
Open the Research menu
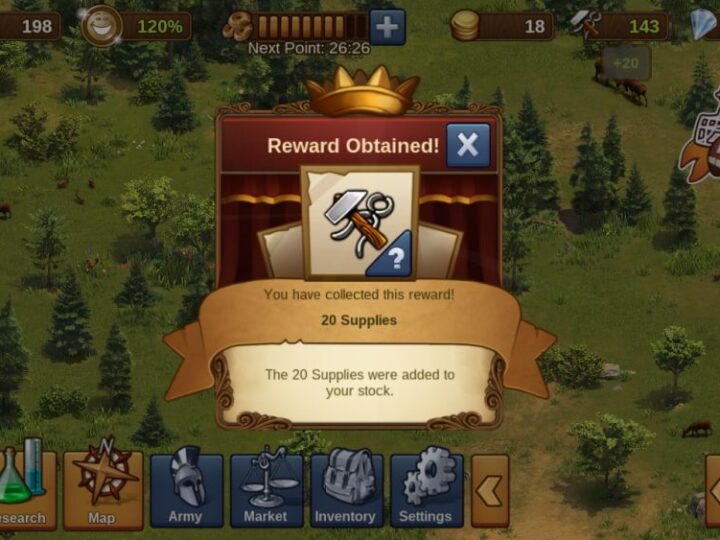point(24,490)
